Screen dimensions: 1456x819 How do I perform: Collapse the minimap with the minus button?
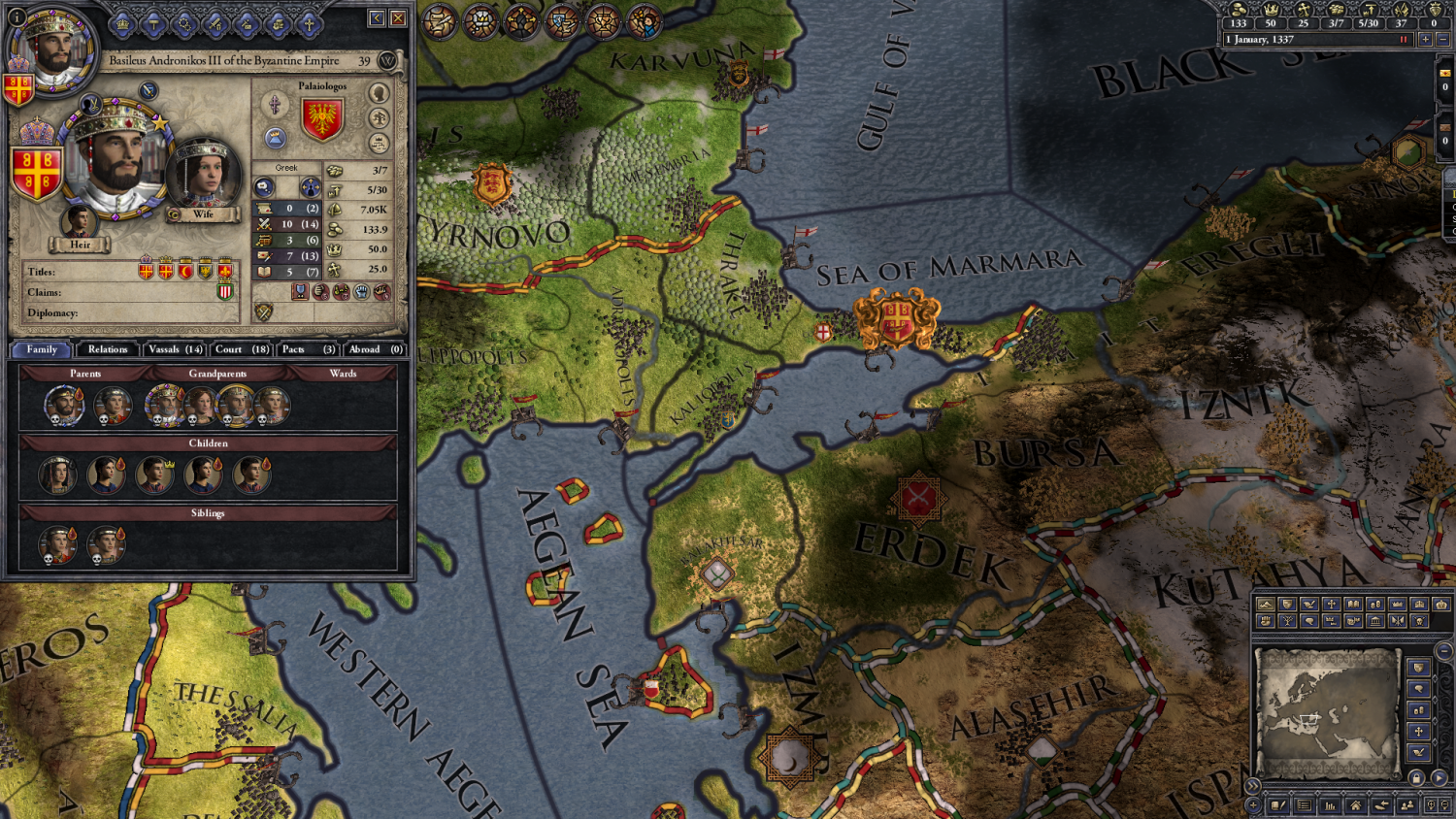(1444, 650)
